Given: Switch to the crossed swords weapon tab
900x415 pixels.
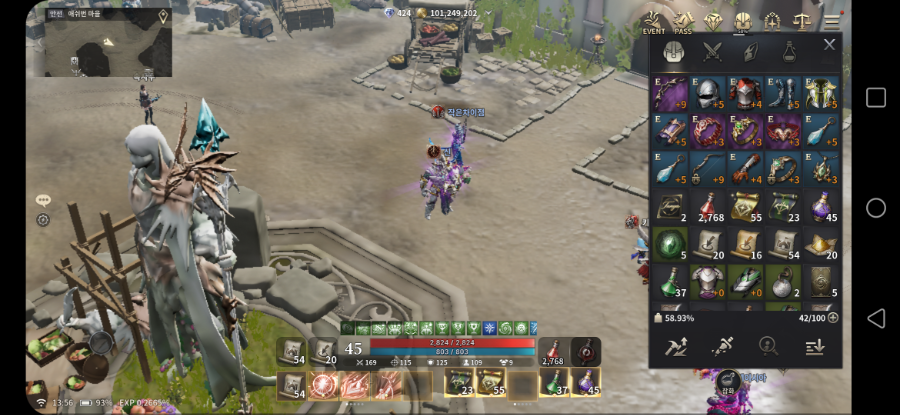Looking at the screenshot, I should pos(712,51).
